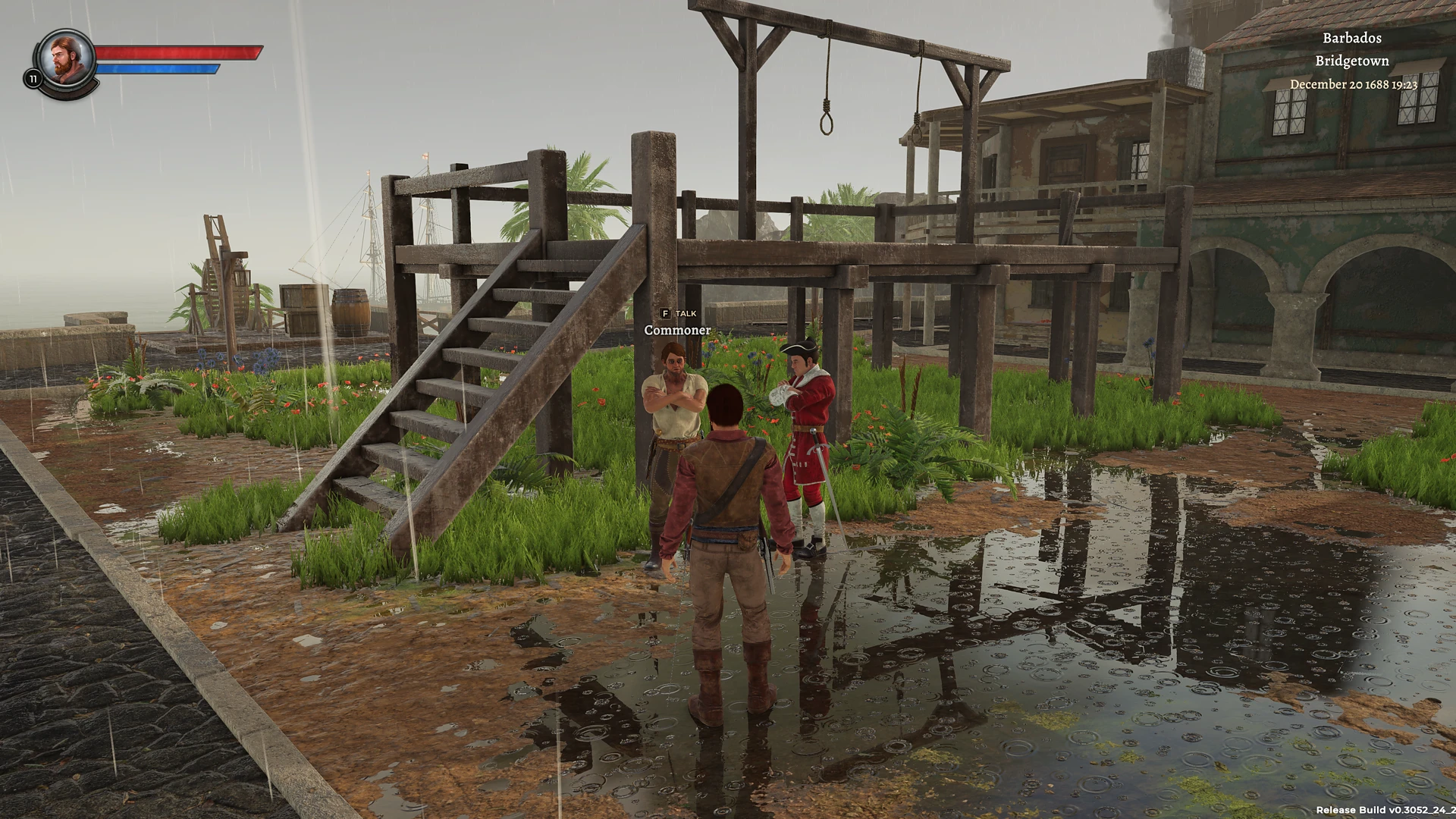The width and height of the screenshot is (1456, 819).
Task: Click the Commoner name label
Action: 676,331
